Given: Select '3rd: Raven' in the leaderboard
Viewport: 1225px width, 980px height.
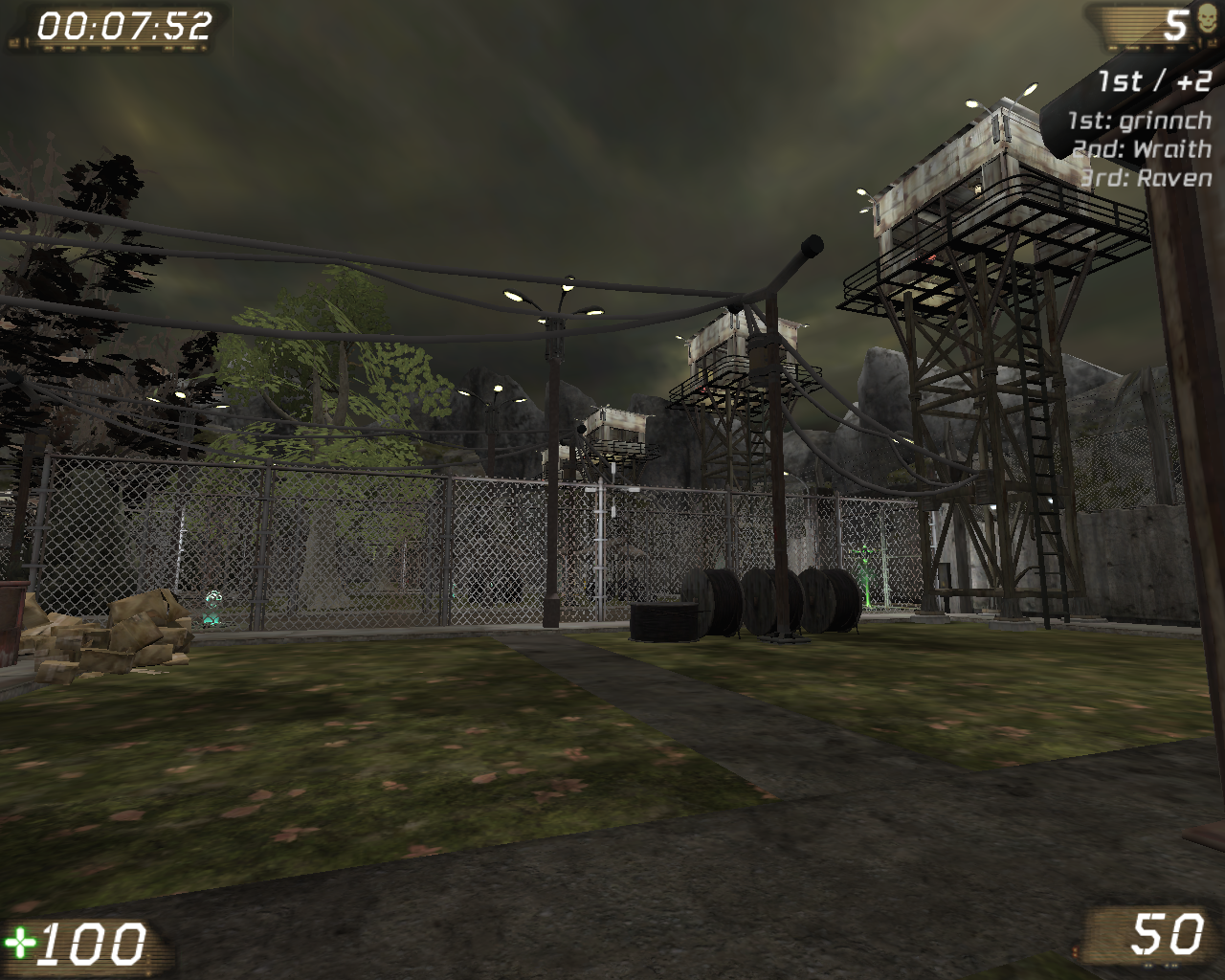Looking at the screenshot, I should coord(1142,177).
